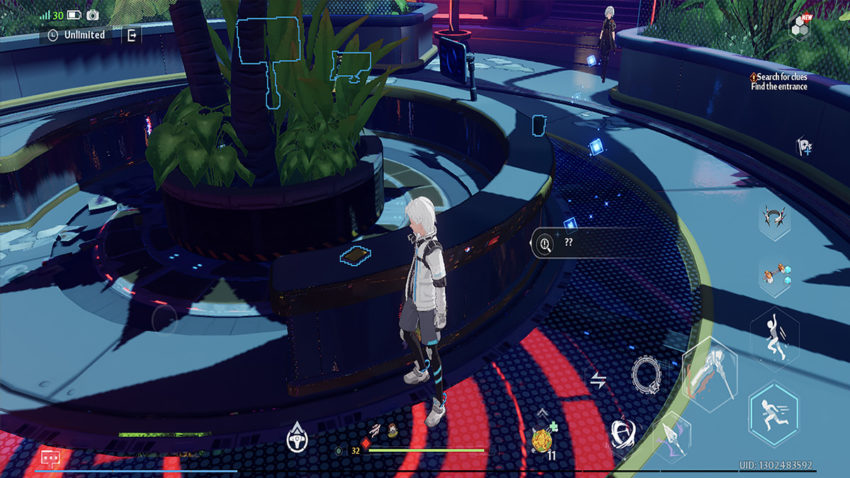The image size is (850, 478).
Task: Activate the vehicle steering wheel icon
Action: [x=296, y=434]
